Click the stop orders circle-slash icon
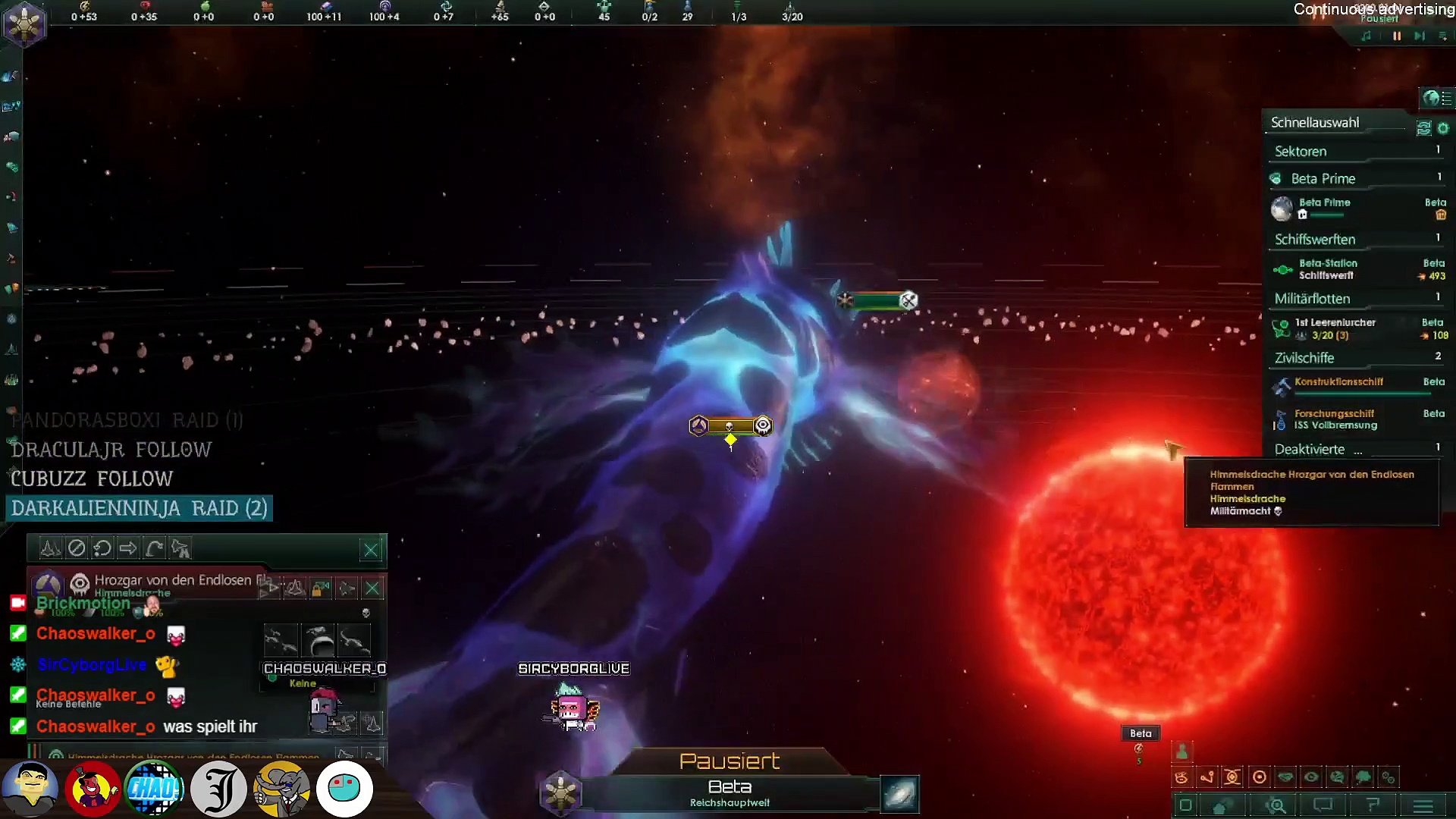The height and width of the screenshot is (819, 1456). click(77, 548)
